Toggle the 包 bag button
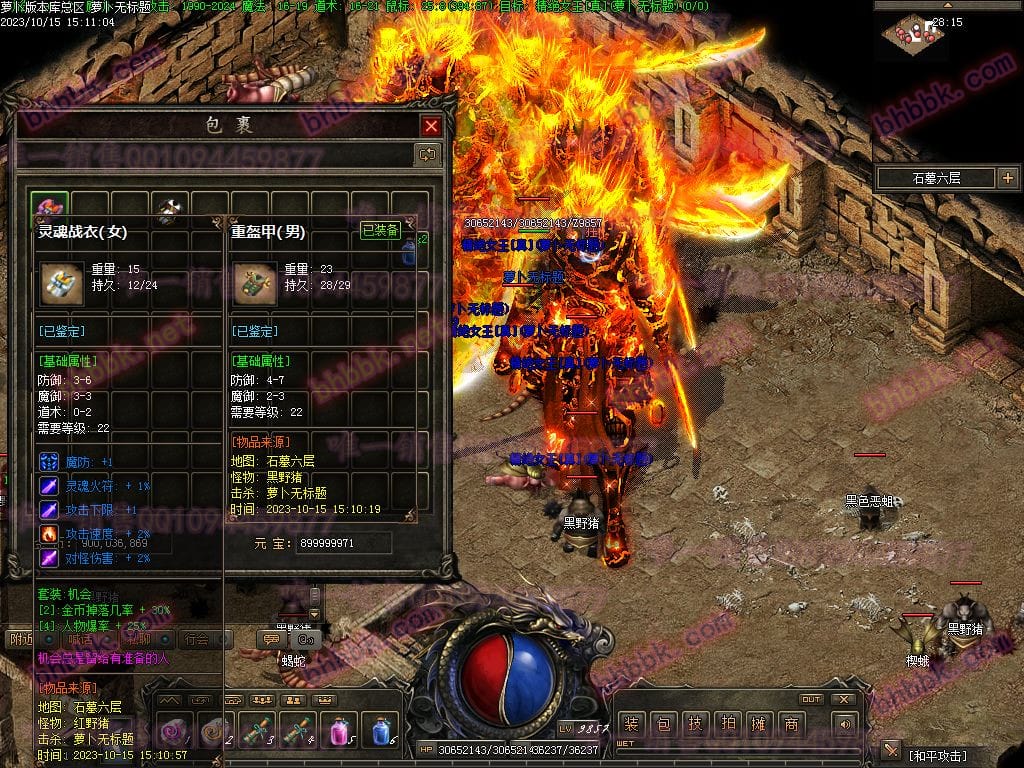The image size is (1024, 768). [663, 725]
